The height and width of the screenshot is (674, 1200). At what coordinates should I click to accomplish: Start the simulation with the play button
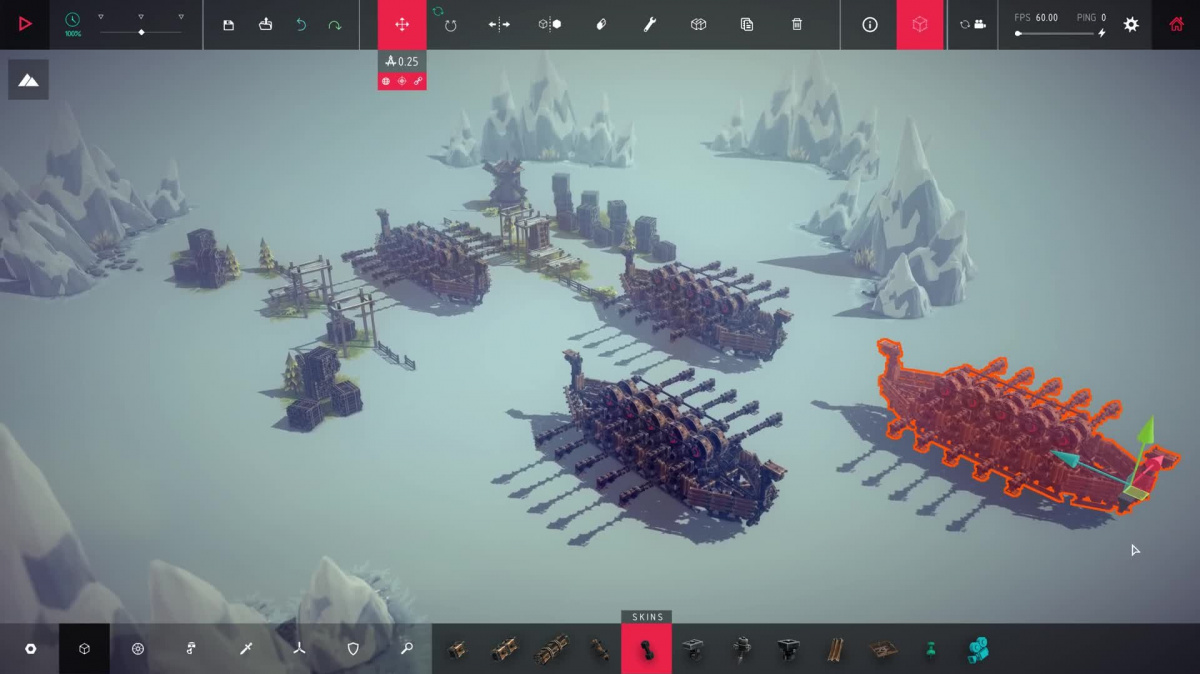pyautogui.click(x=25, y=24)
